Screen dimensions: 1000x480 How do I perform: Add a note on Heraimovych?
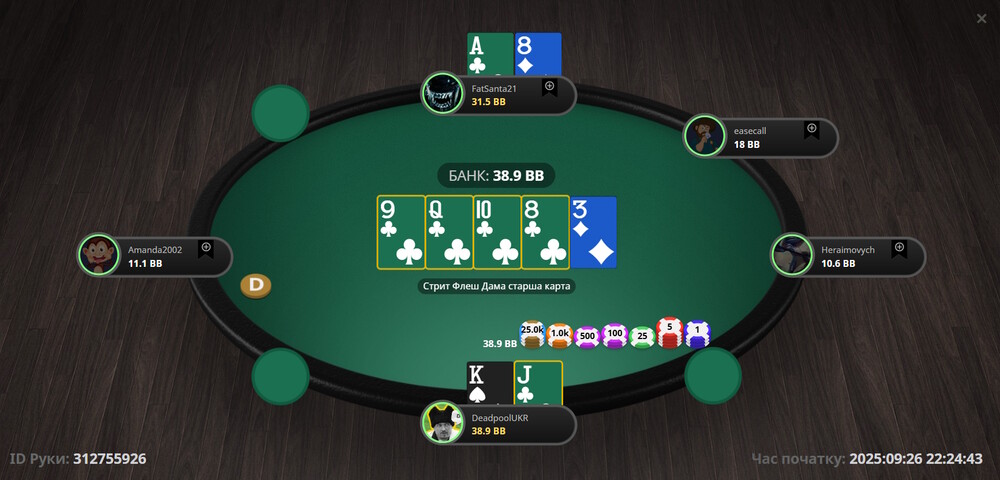(x=899, y=248)
